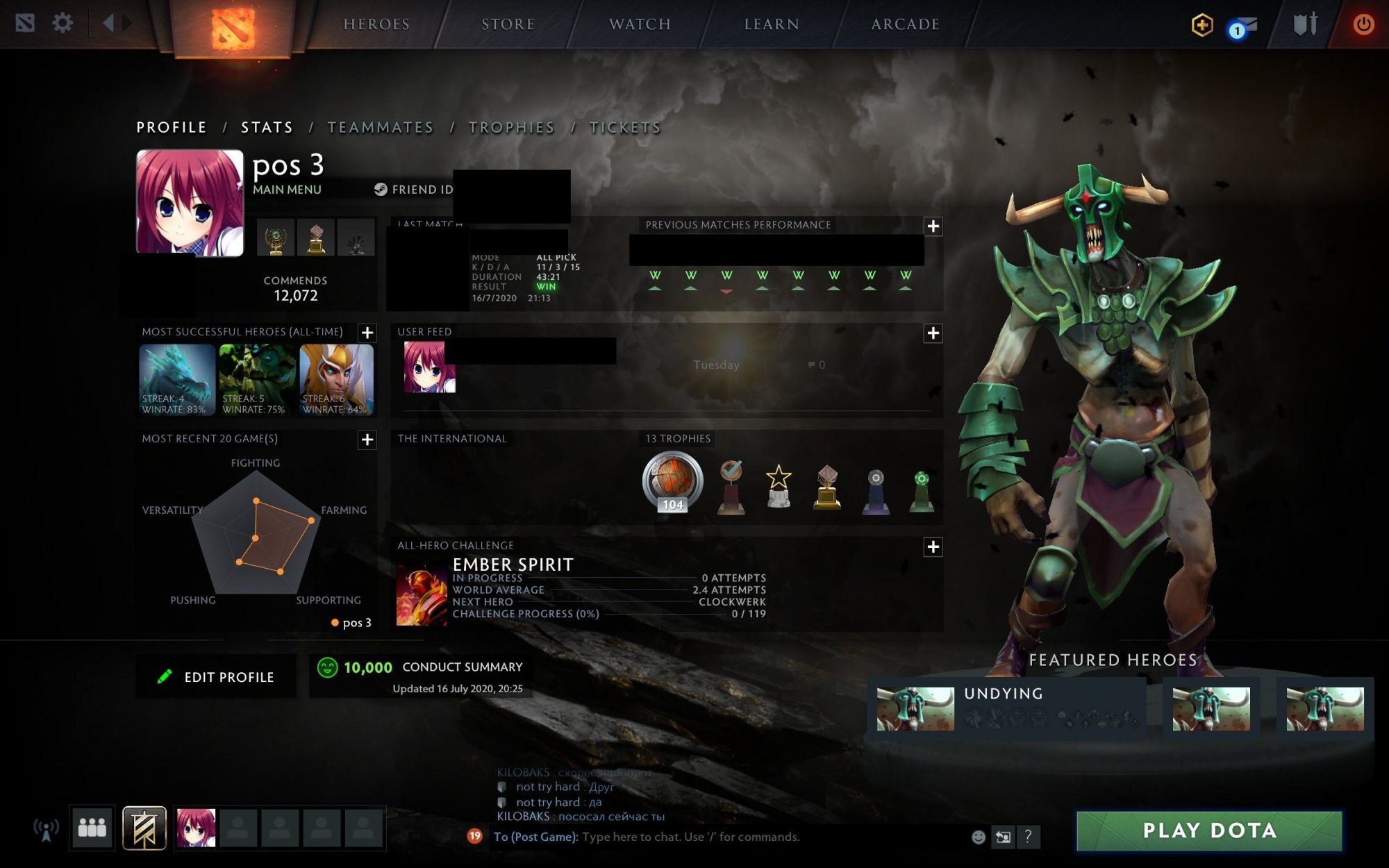Expand Previous Matches Performance panel
Screen dimensions: 1389x868
point(933,226)
